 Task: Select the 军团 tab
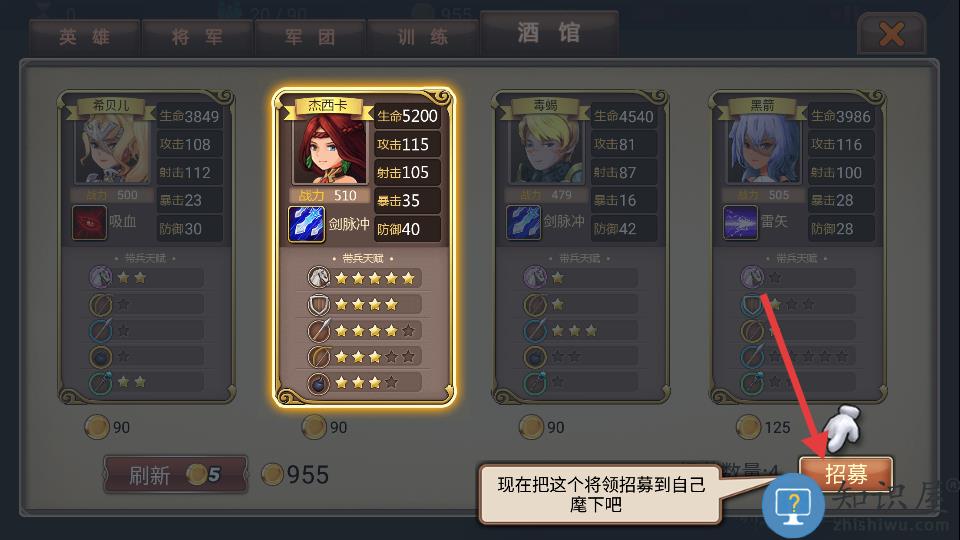(x=309, y=38)
